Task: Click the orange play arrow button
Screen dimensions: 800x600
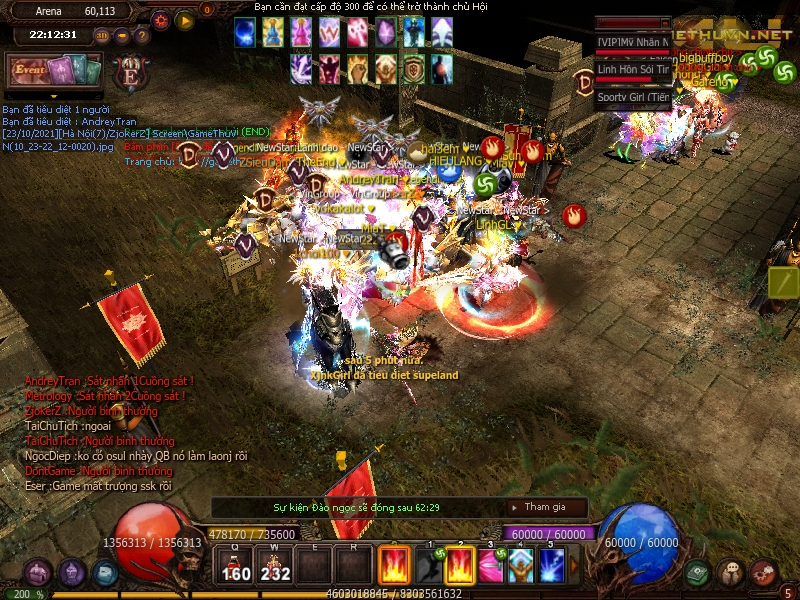Action: click(185, 20)
